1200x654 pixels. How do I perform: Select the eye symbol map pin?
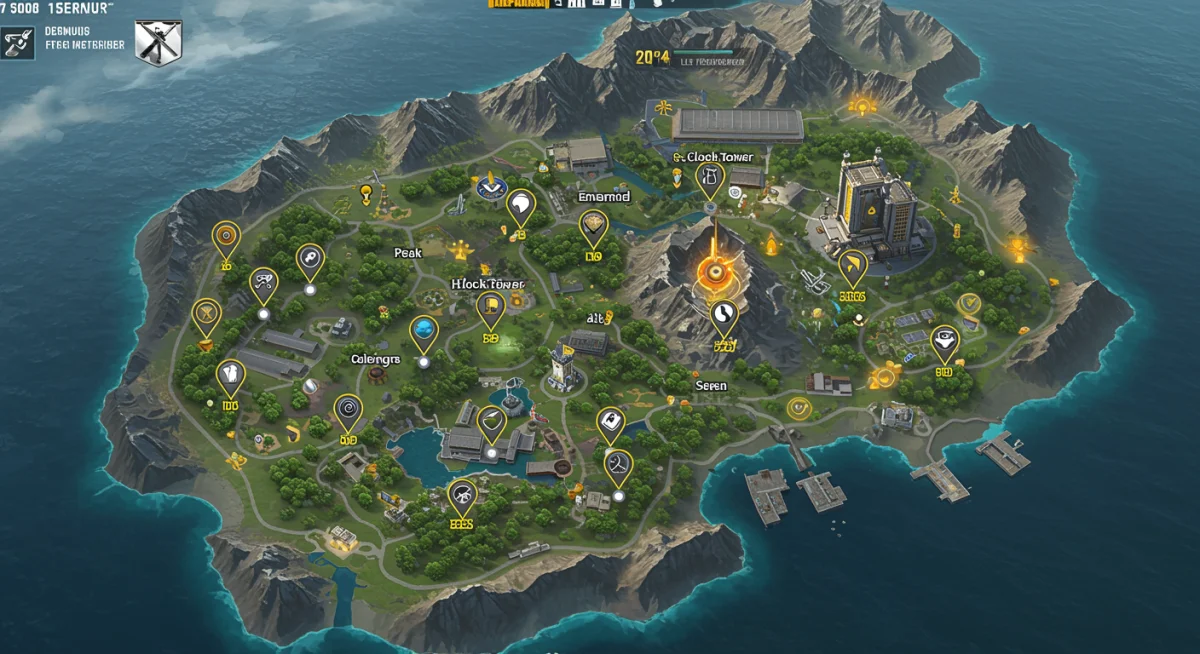coord(944,341)
